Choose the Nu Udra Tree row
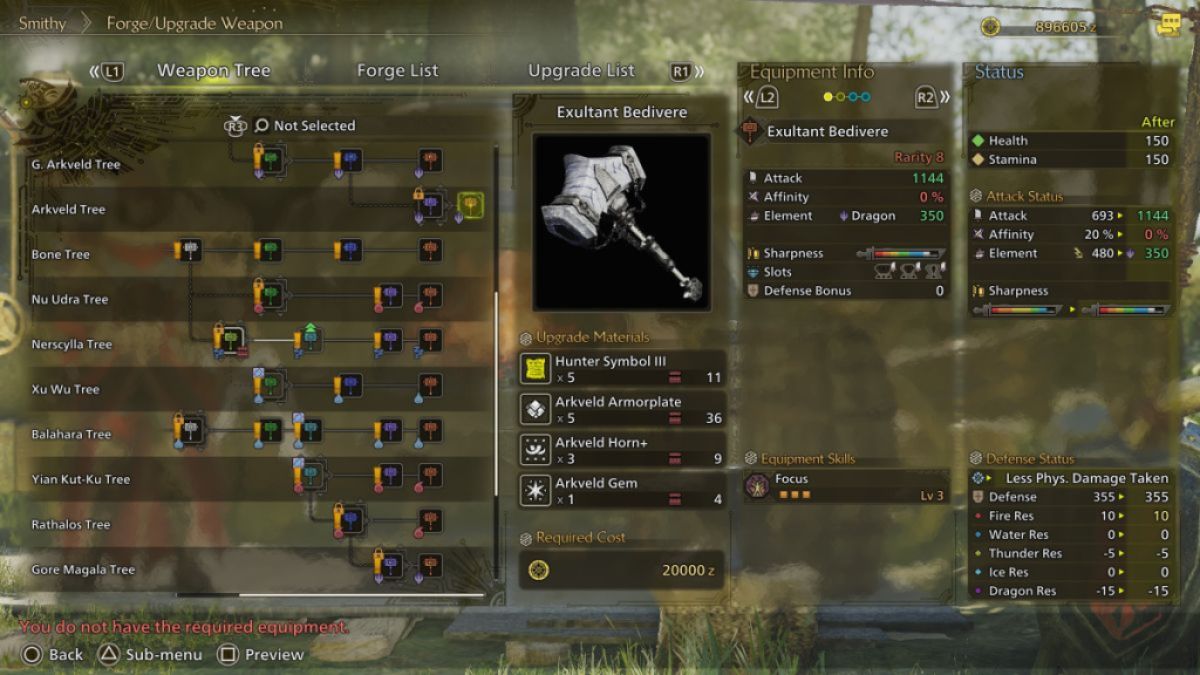The image size is (1200, 675). 70,300
